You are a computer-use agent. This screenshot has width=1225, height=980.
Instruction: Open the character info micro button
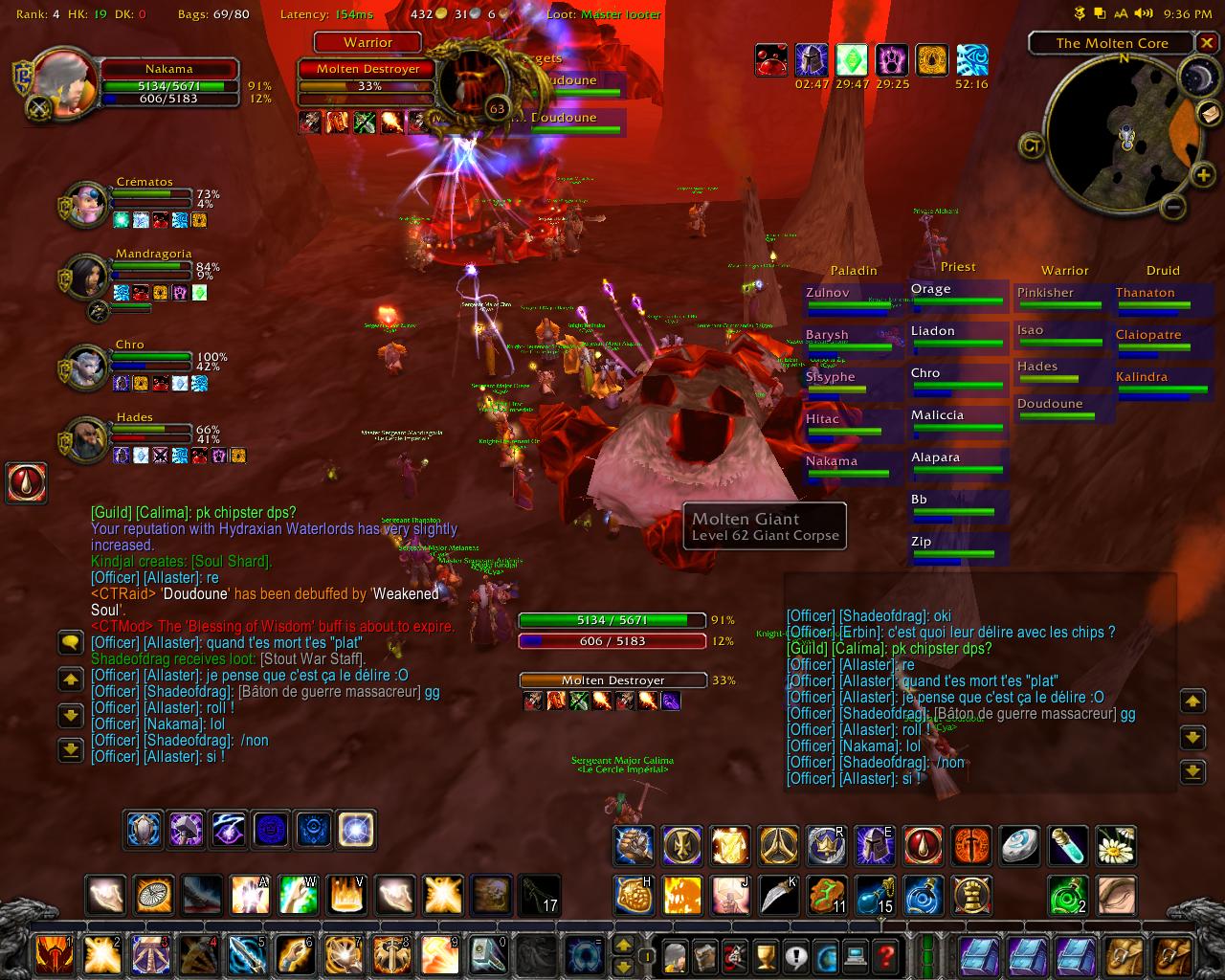coord(675,955)
